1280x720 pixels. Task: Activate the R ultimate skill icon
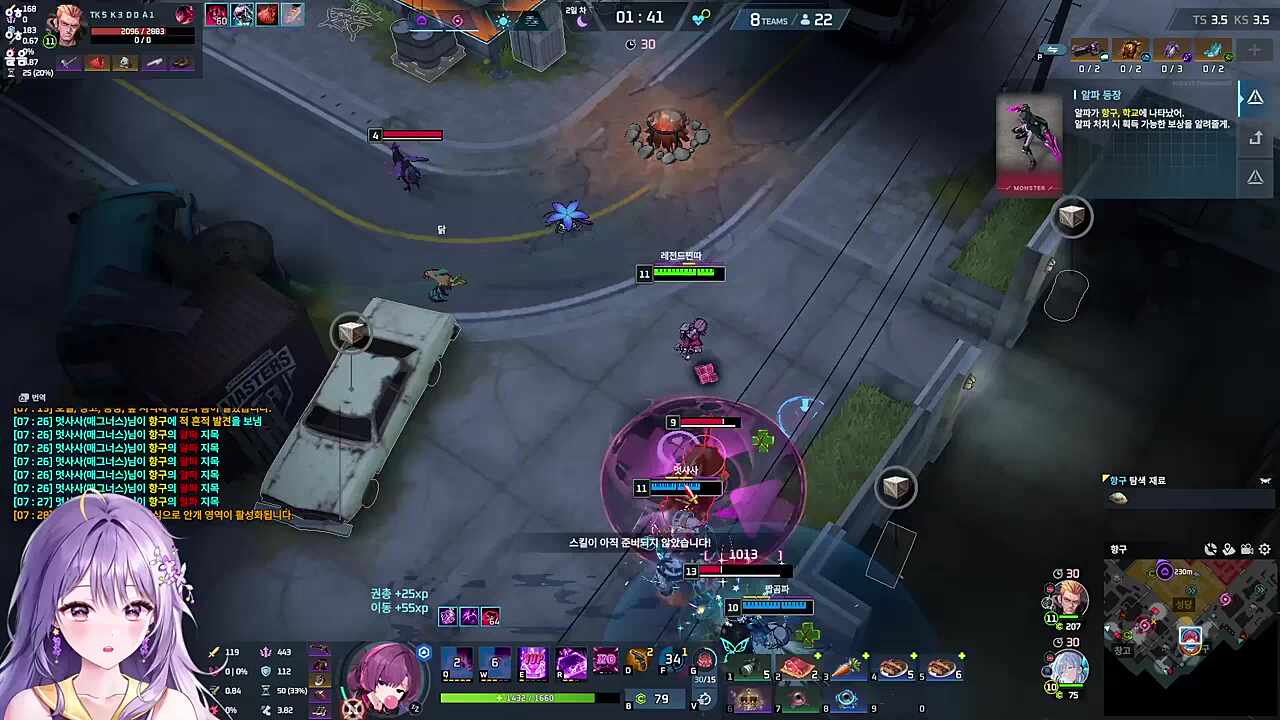click(x=571, y=662)
